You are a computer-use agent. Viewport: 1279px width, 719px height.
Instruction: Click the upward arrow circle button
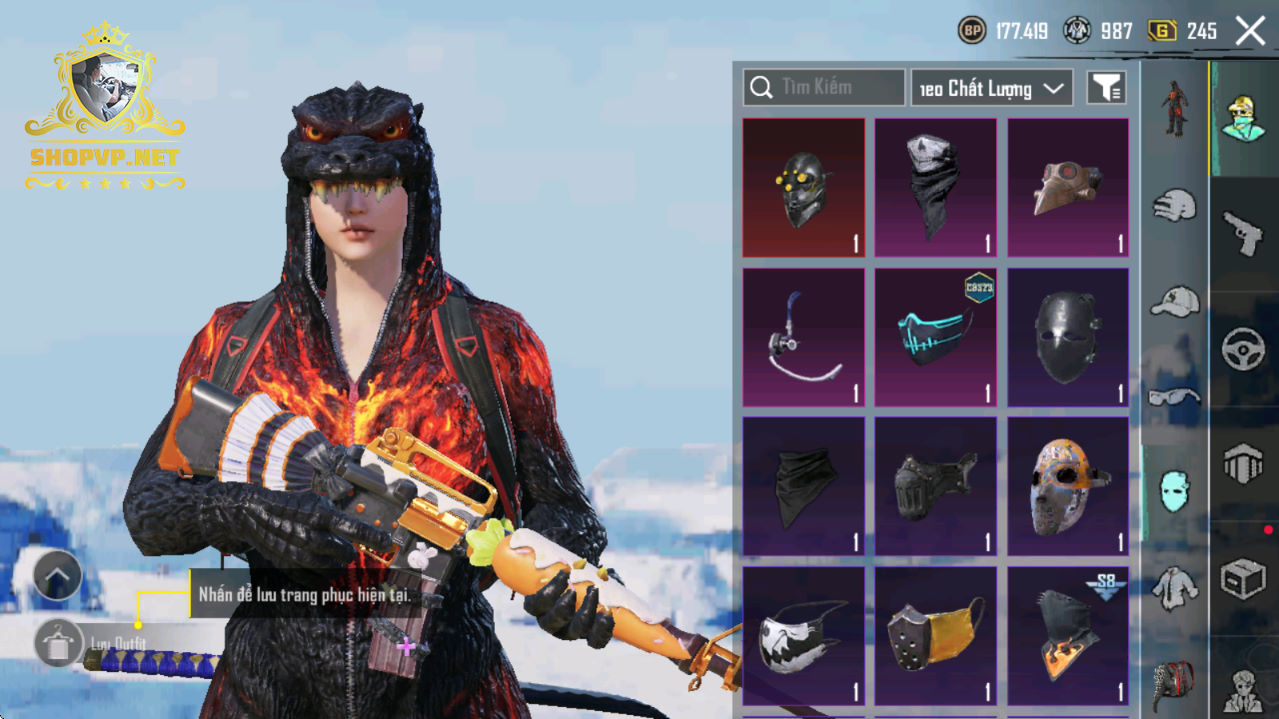coord(57,575)
